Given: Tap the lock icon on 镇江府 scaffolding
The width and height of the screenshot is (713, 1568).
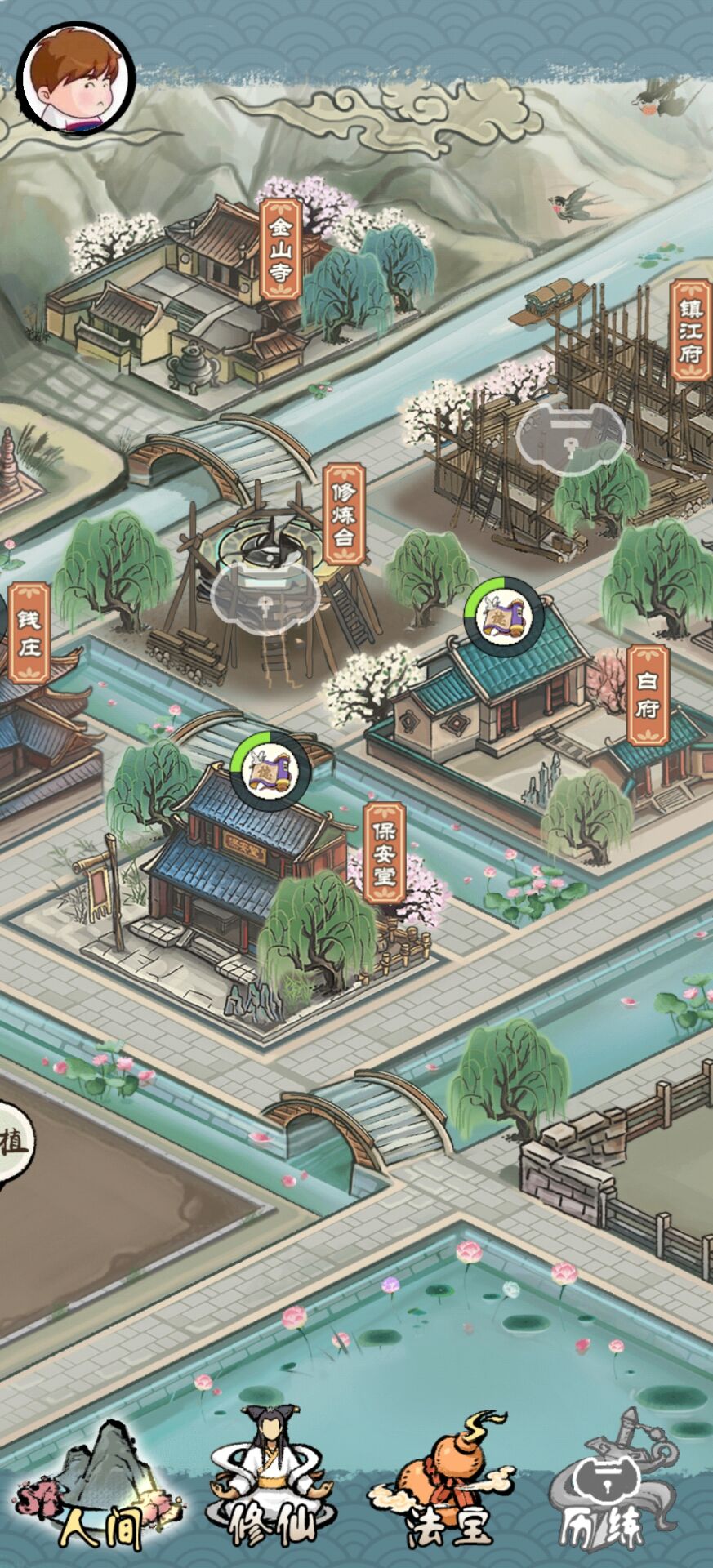Looking at the screenshot, I should click(x=570, y=439).
